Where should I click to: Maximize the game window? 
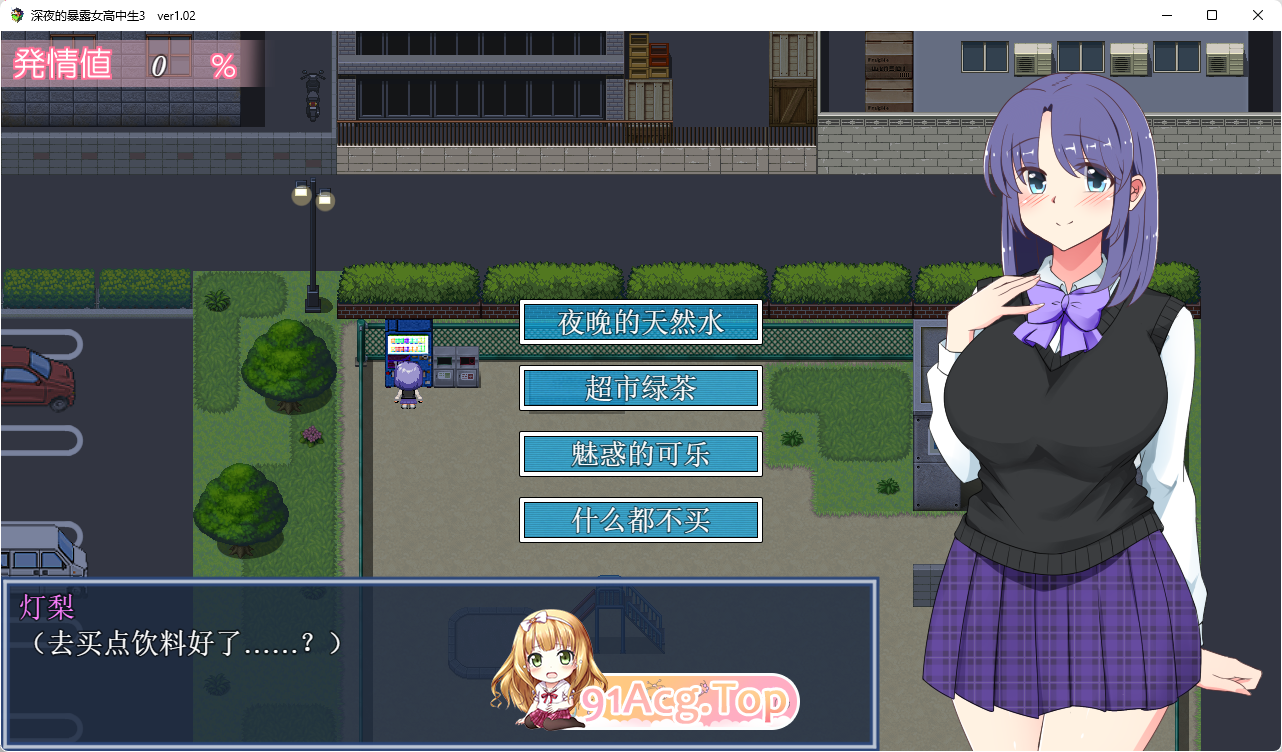coord(1212,15)
